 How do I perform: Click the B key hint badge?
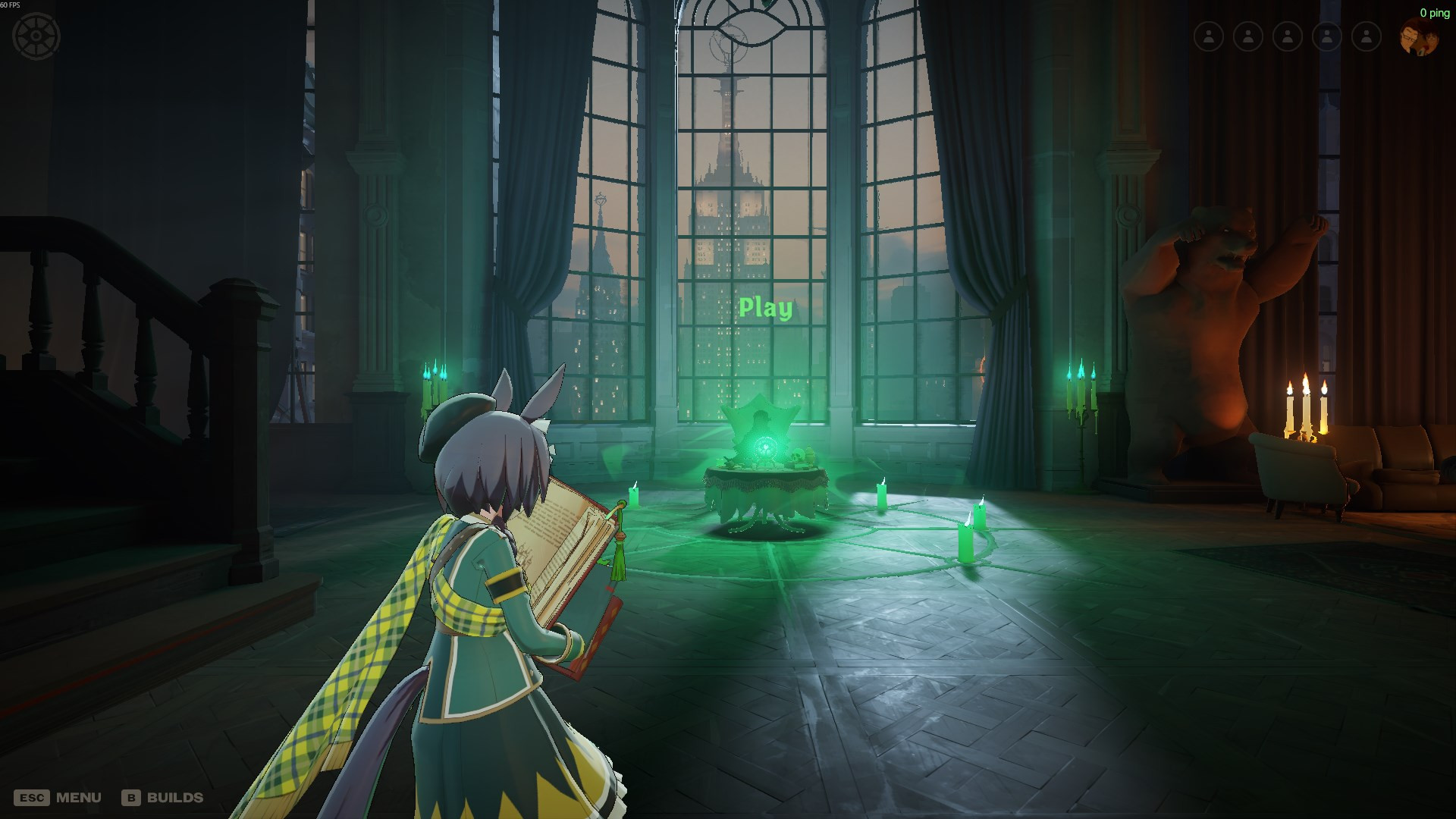pyautogui.click(x=130, y=797)
